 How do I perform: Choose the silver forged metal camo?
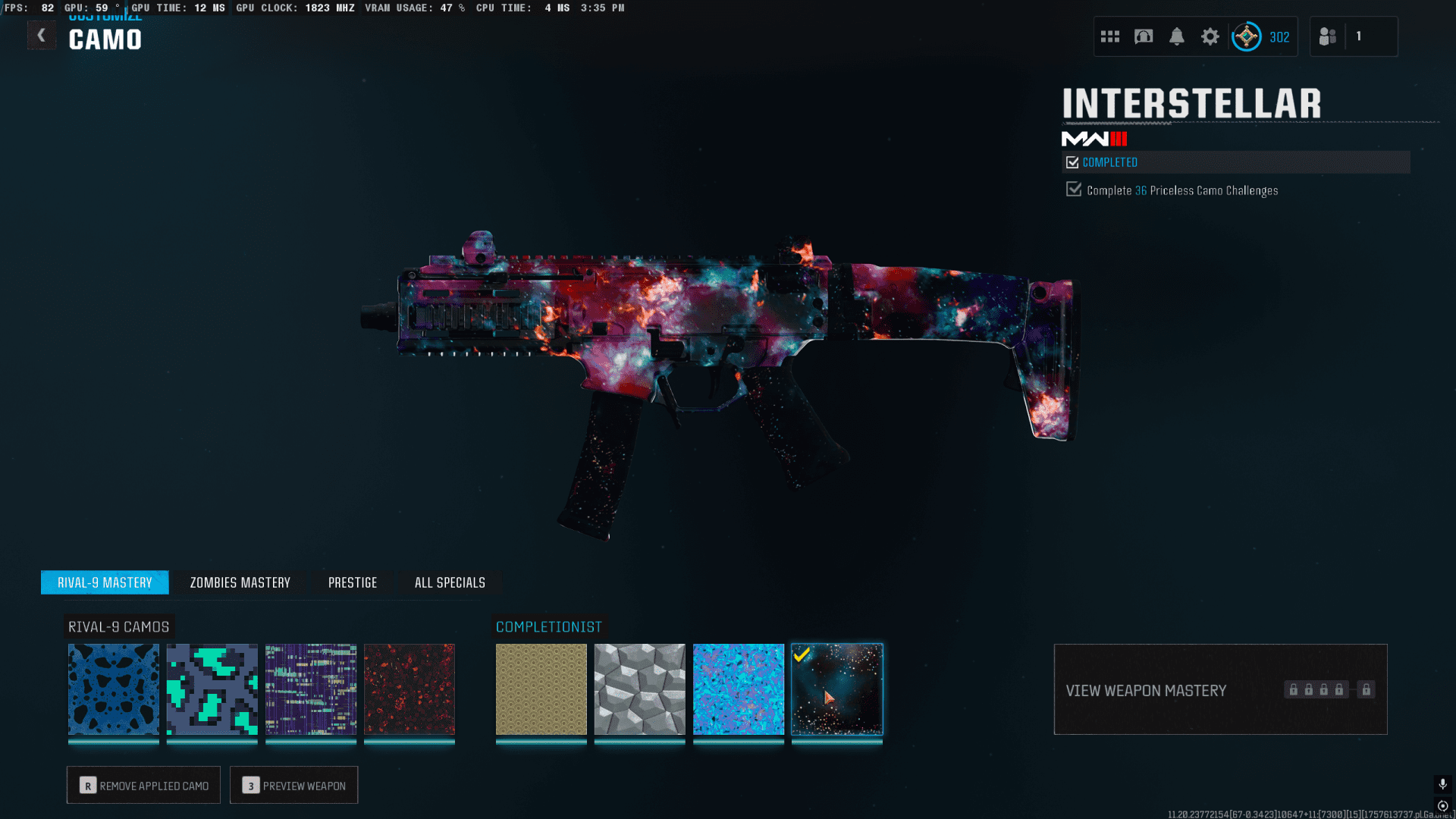tap(640, 689)
